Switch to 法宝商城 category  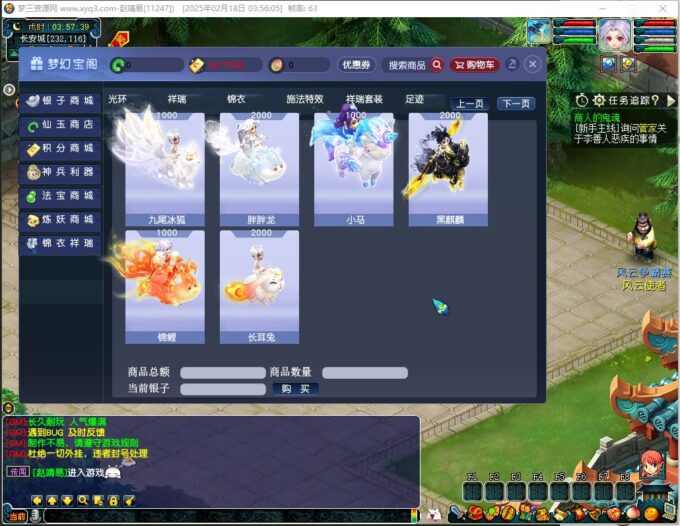(60, 196)
